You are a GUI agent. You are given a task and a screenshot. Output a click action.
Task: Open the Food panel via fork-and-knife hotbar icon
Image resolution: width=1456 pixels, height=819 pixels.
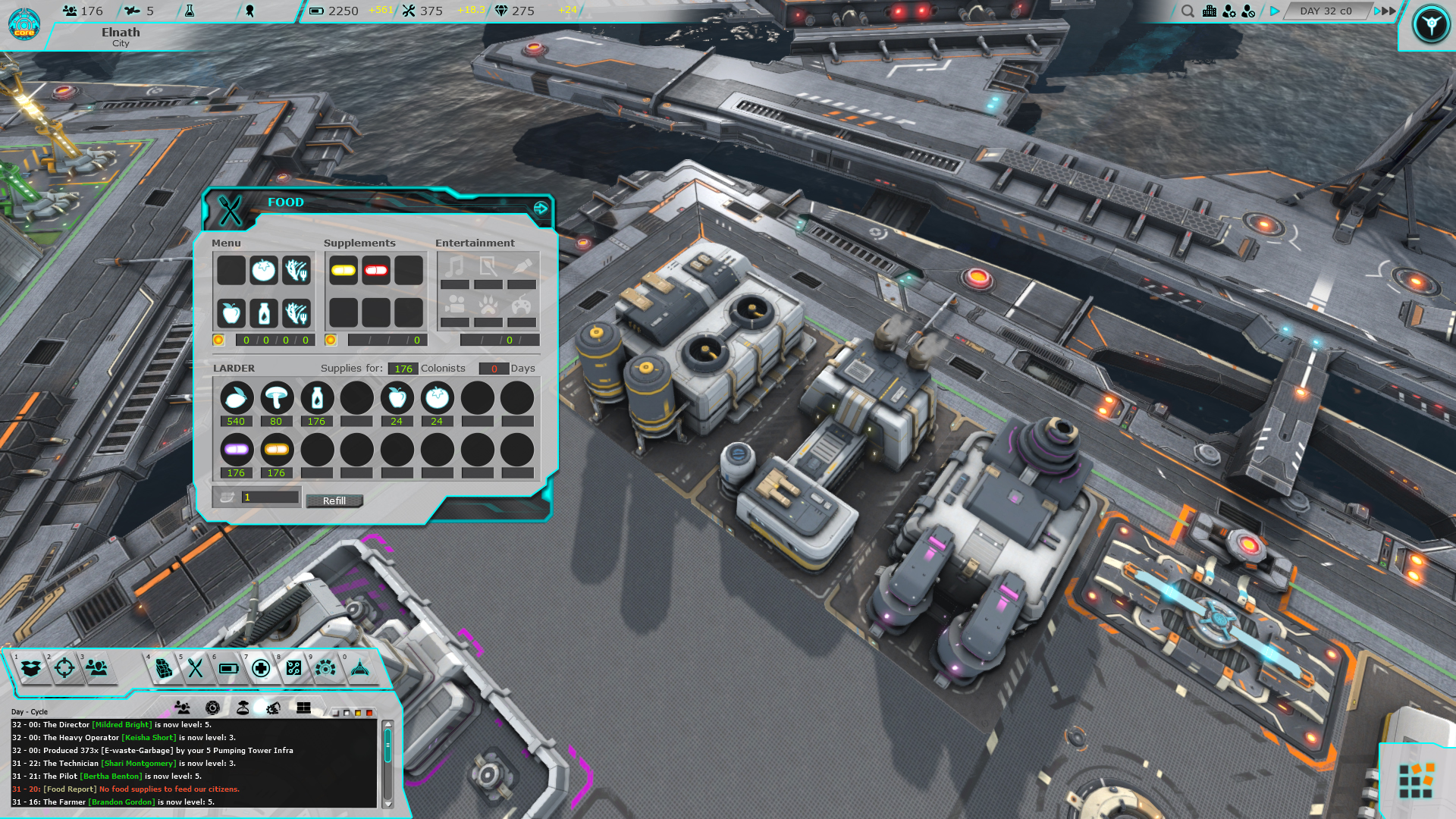(195, 669)
